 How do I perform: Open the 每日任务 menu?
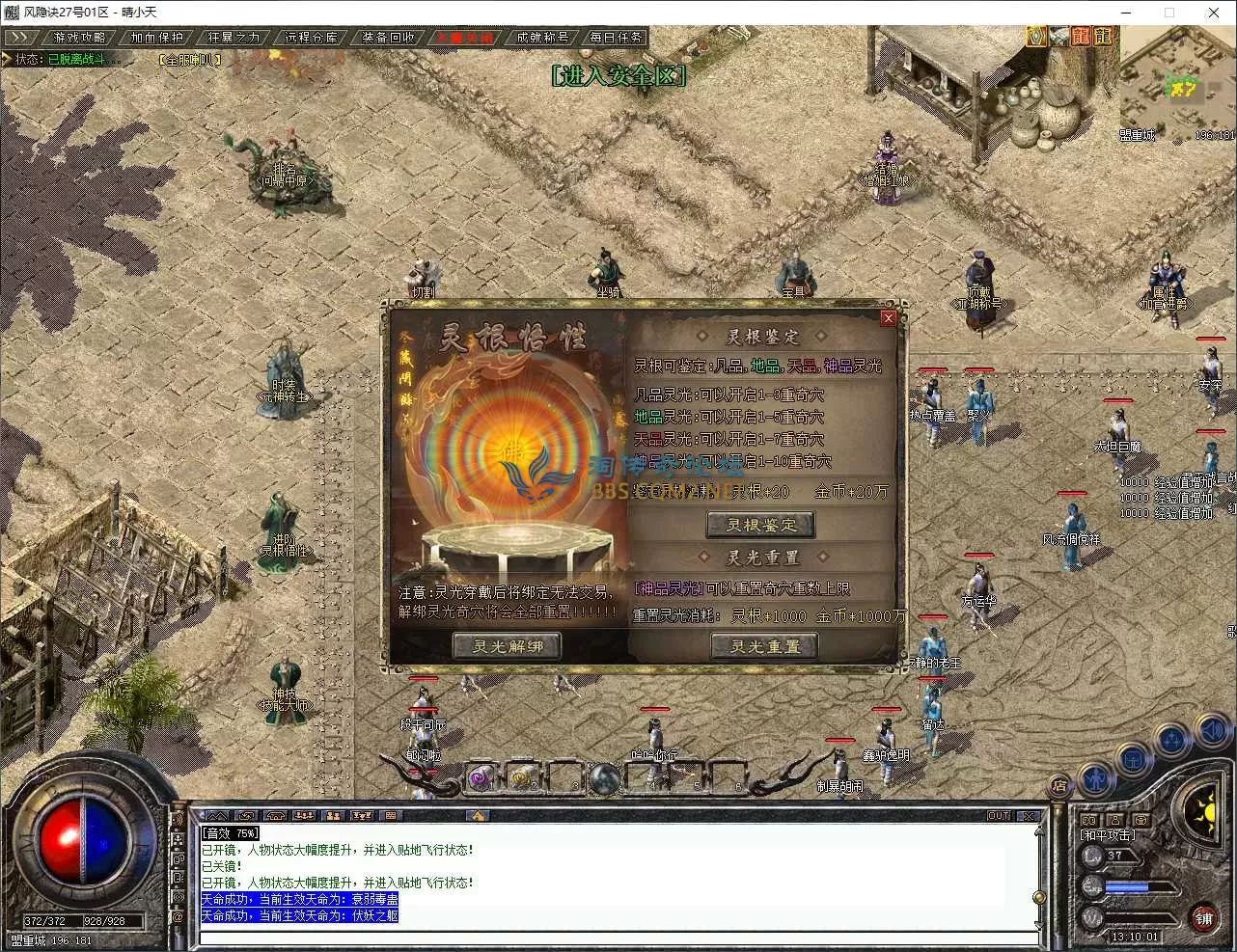click(616, 38)
